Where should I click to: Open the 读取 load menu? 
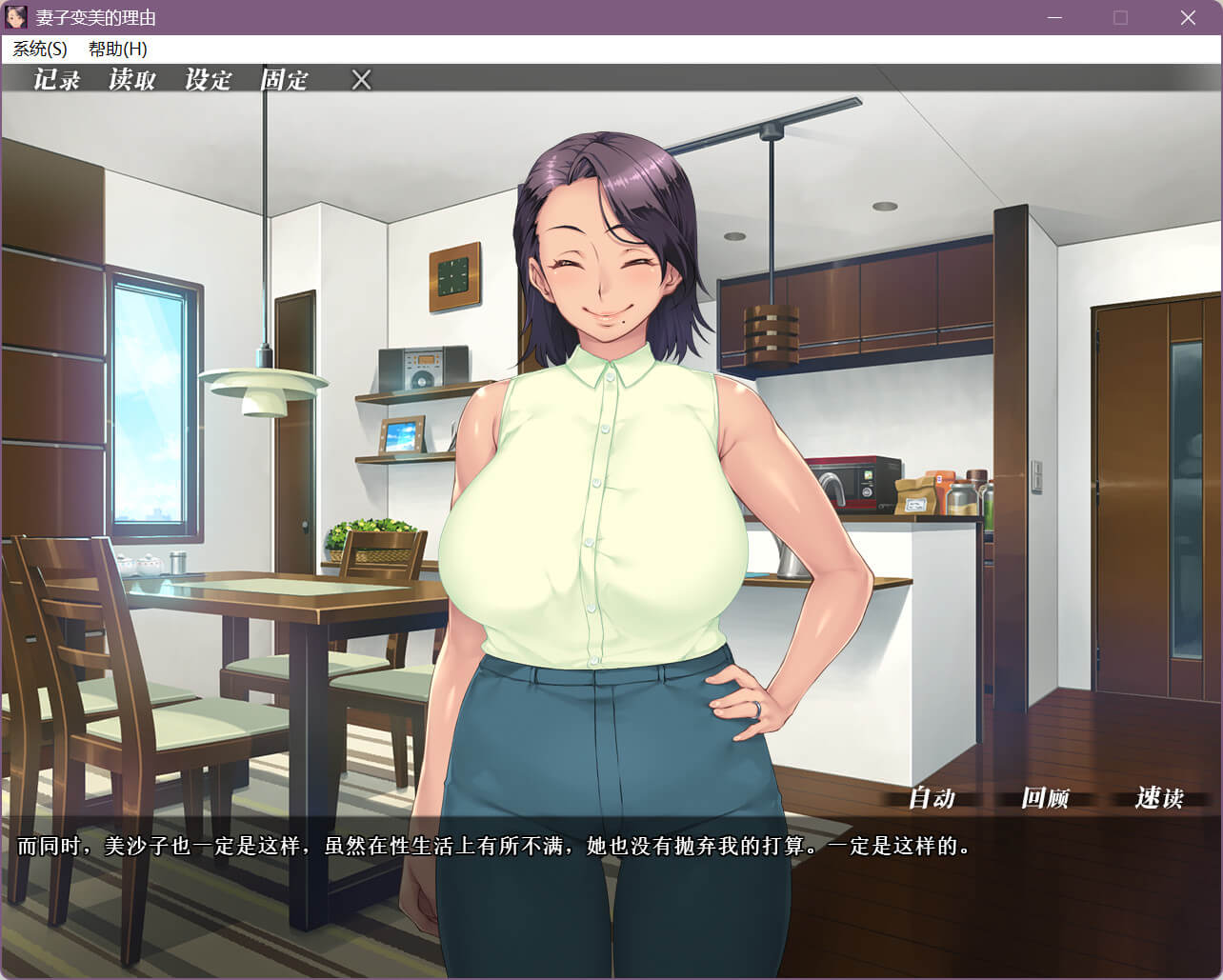coord(132,80)
